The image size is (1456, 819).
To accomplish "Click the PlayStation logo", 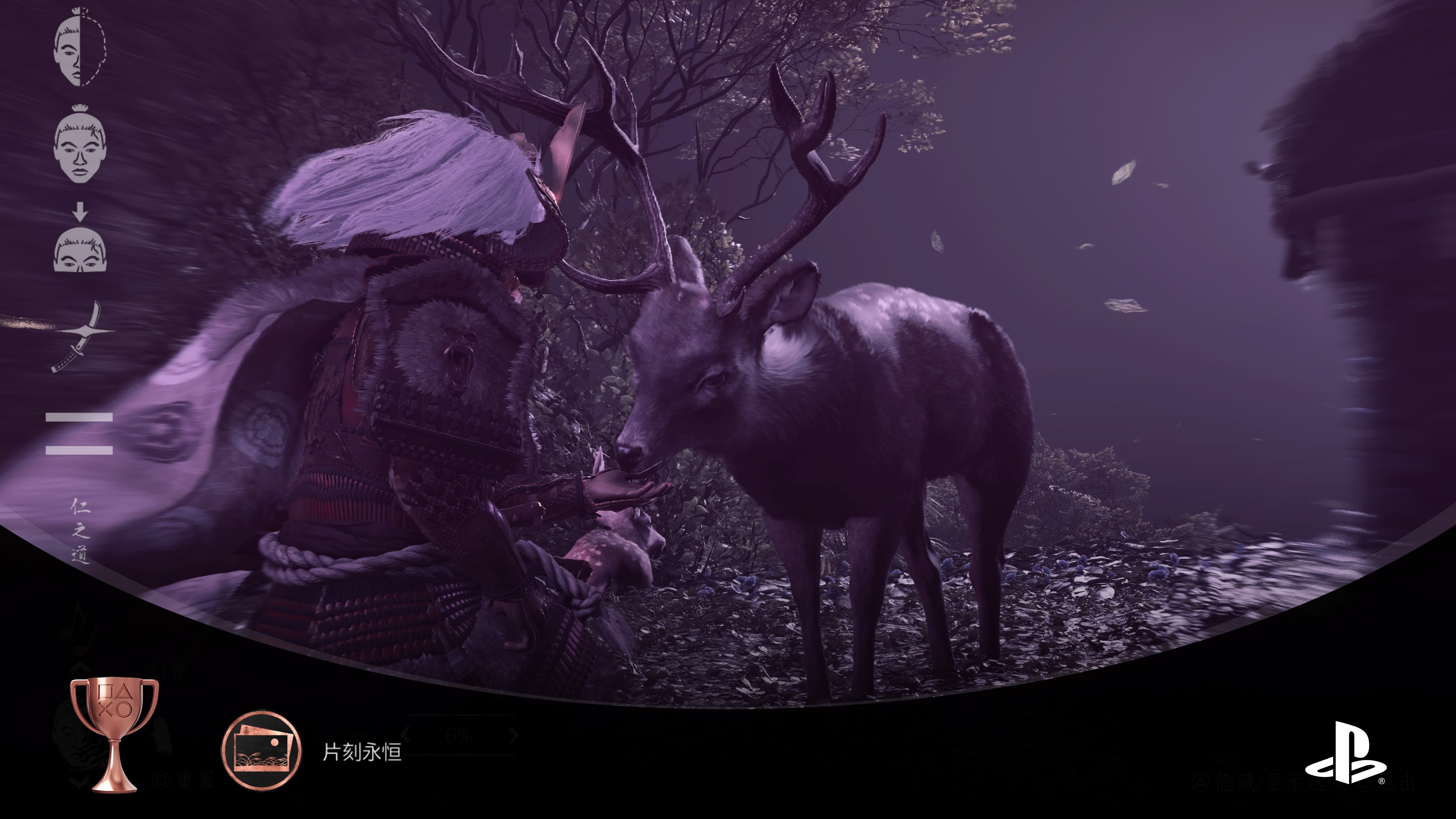I will click(1345, 753).
